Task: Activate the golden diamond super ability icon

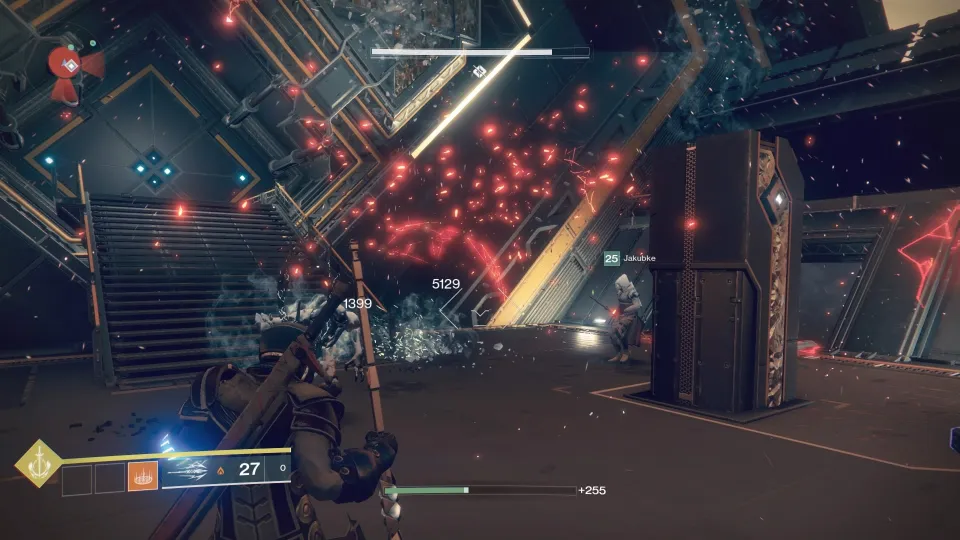Action: (37, 463)
